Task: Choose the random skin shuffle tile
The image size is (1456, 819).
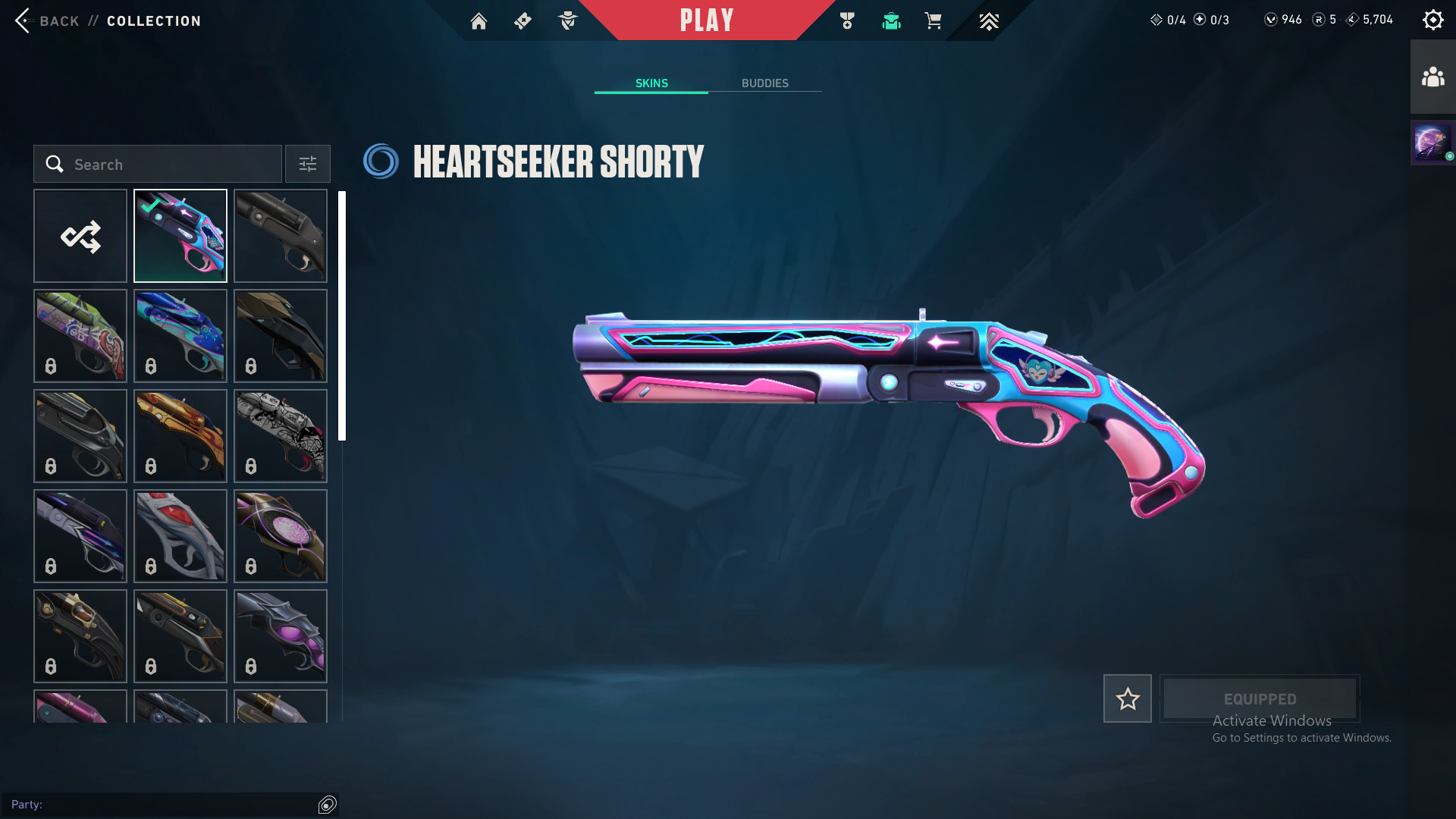Action: pos(80,236)
